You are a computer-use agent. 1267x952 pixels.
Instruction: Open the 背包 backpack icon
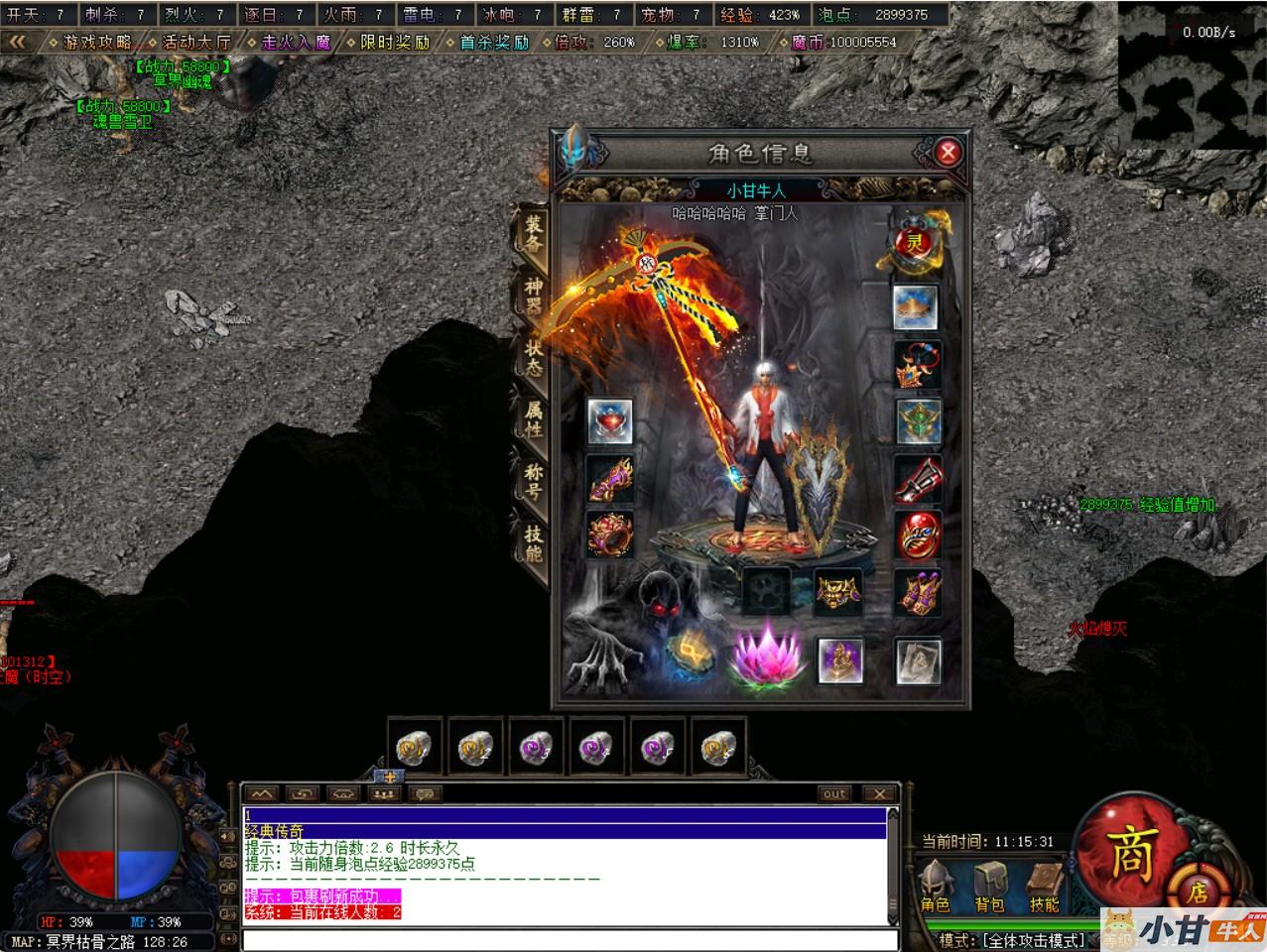click(989, 886)
